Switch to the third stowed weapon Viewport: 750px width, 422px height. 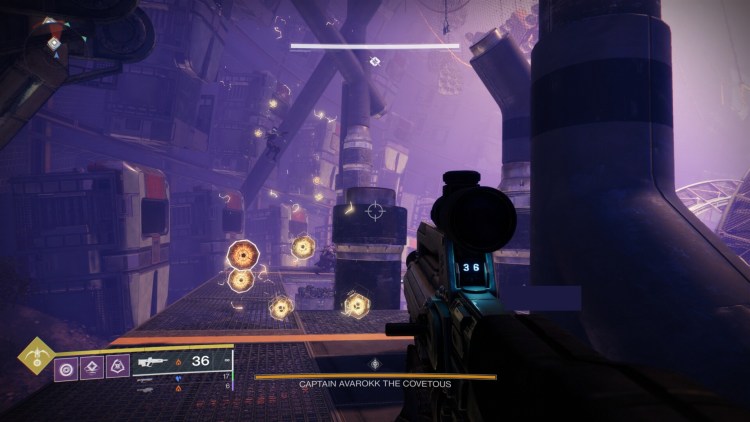click(147, 388)
